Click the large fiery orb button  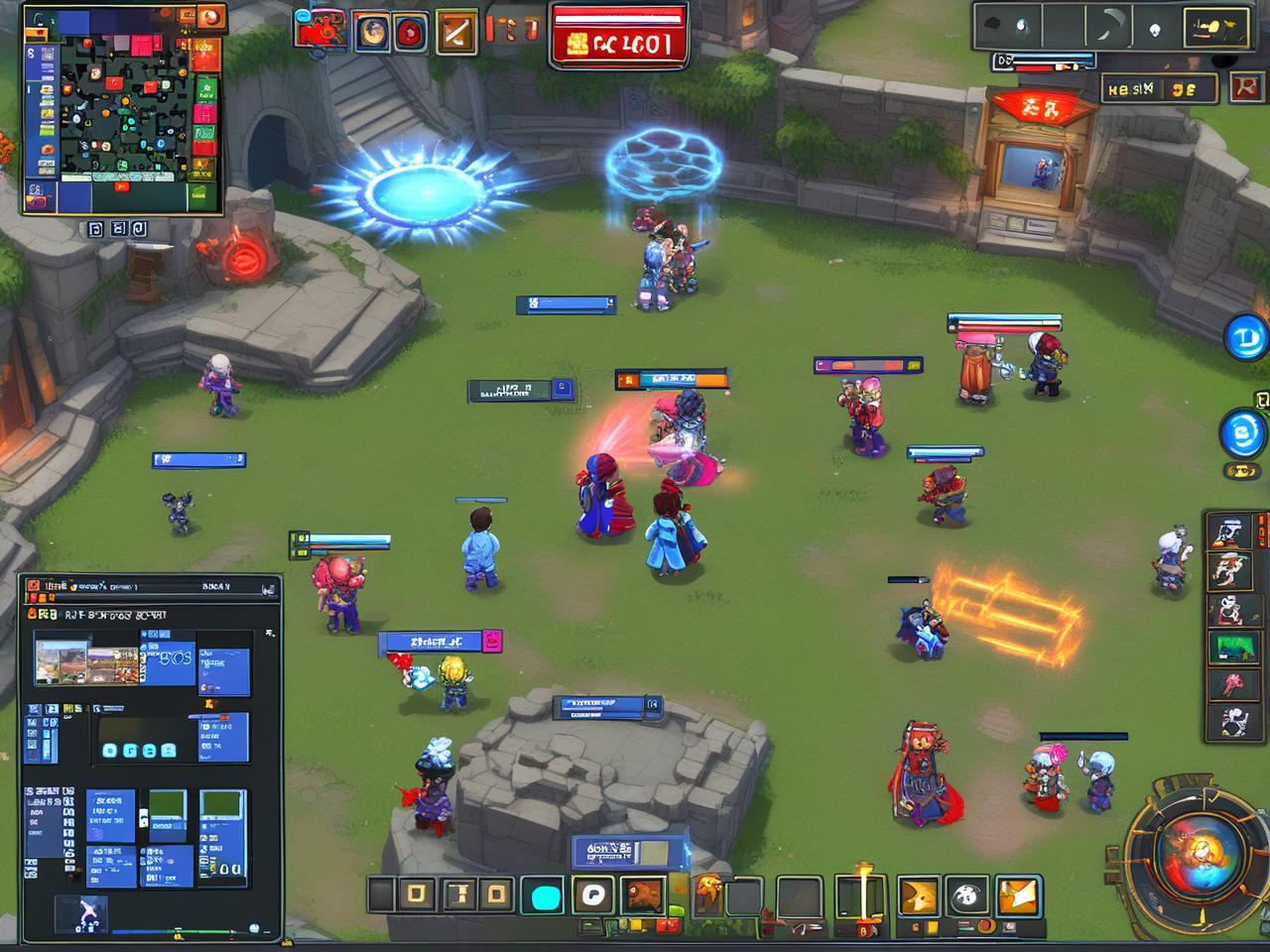1198,852
